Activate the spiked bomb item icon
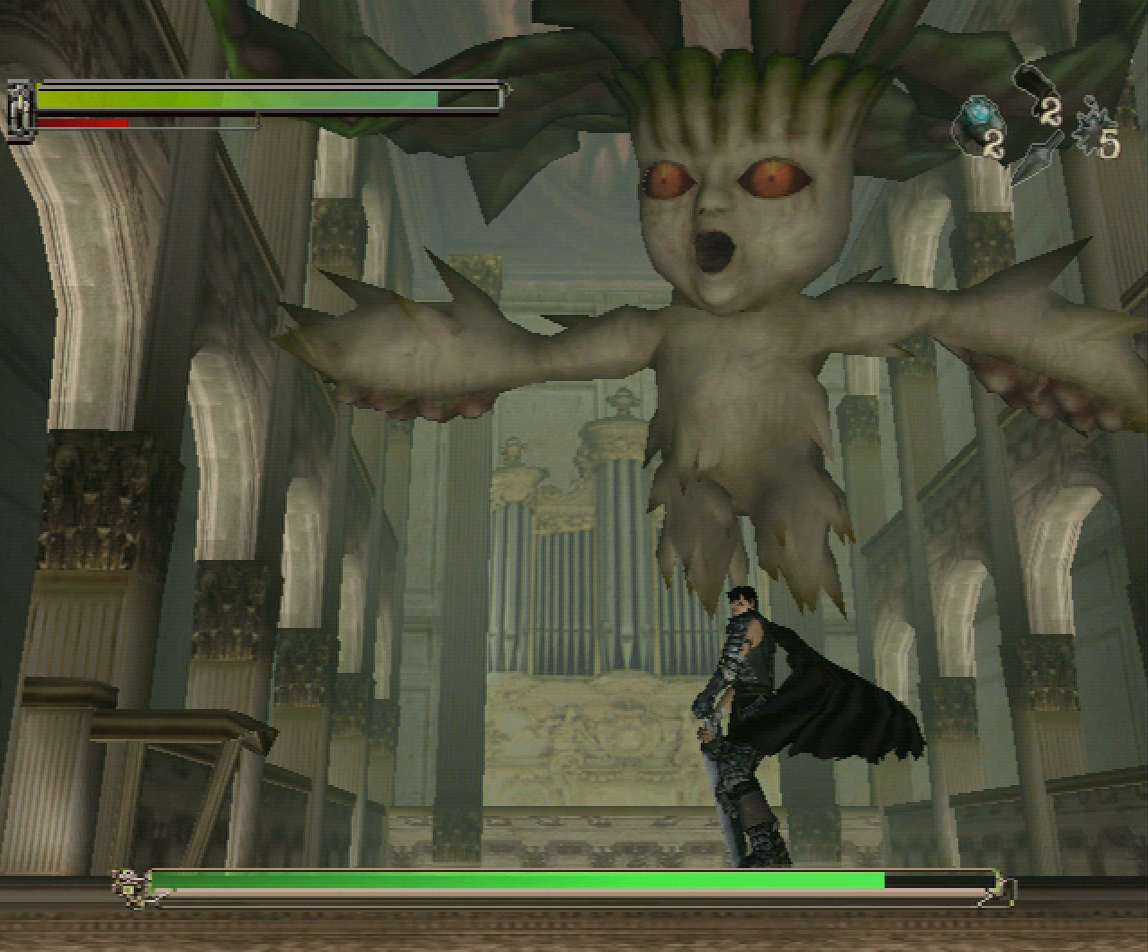1148x952 pixels. (x=1092, y=136)
